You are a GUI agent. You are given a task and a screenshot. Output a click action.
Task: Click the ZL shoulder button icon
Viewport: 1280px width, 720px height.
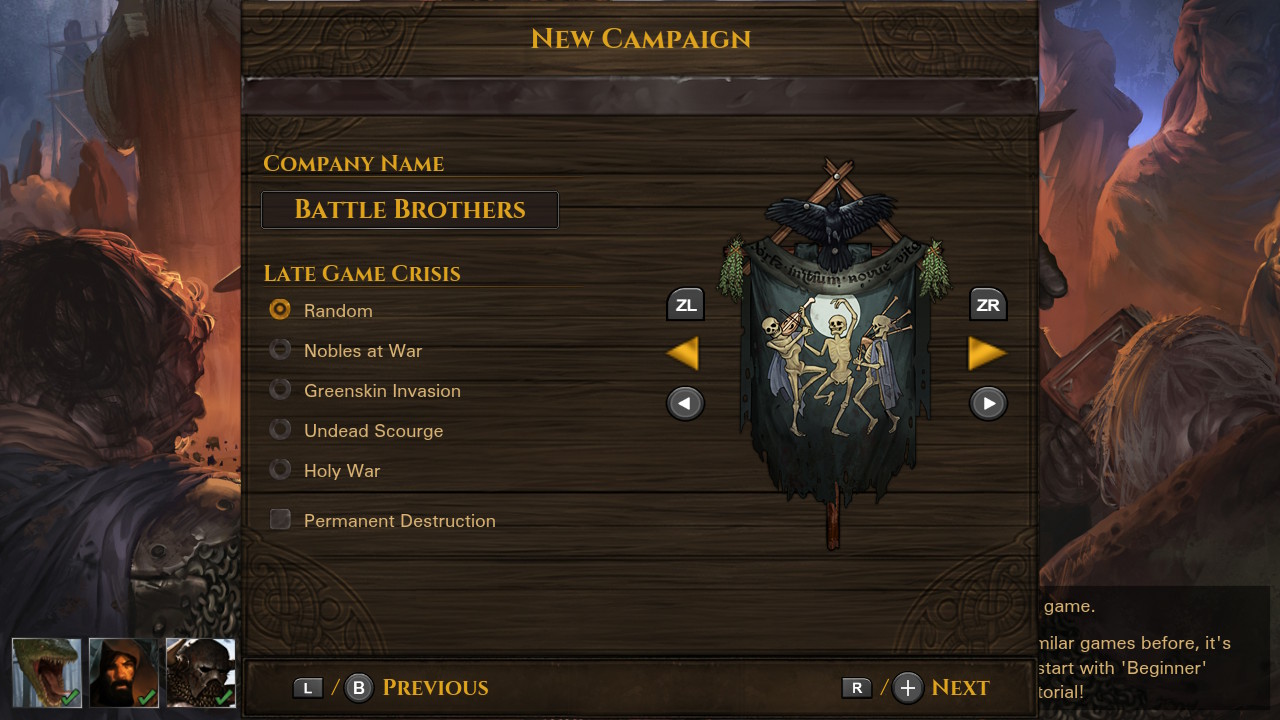685,304
